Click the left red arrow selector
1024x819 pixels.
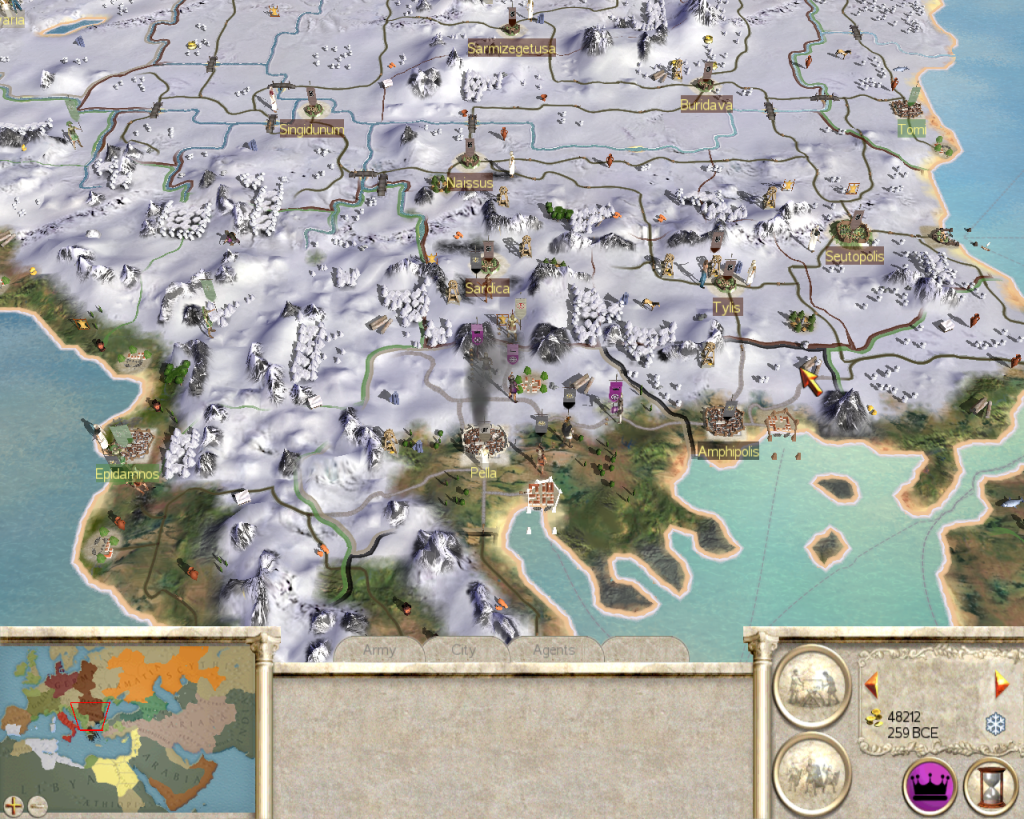click(x=871, y=686)
